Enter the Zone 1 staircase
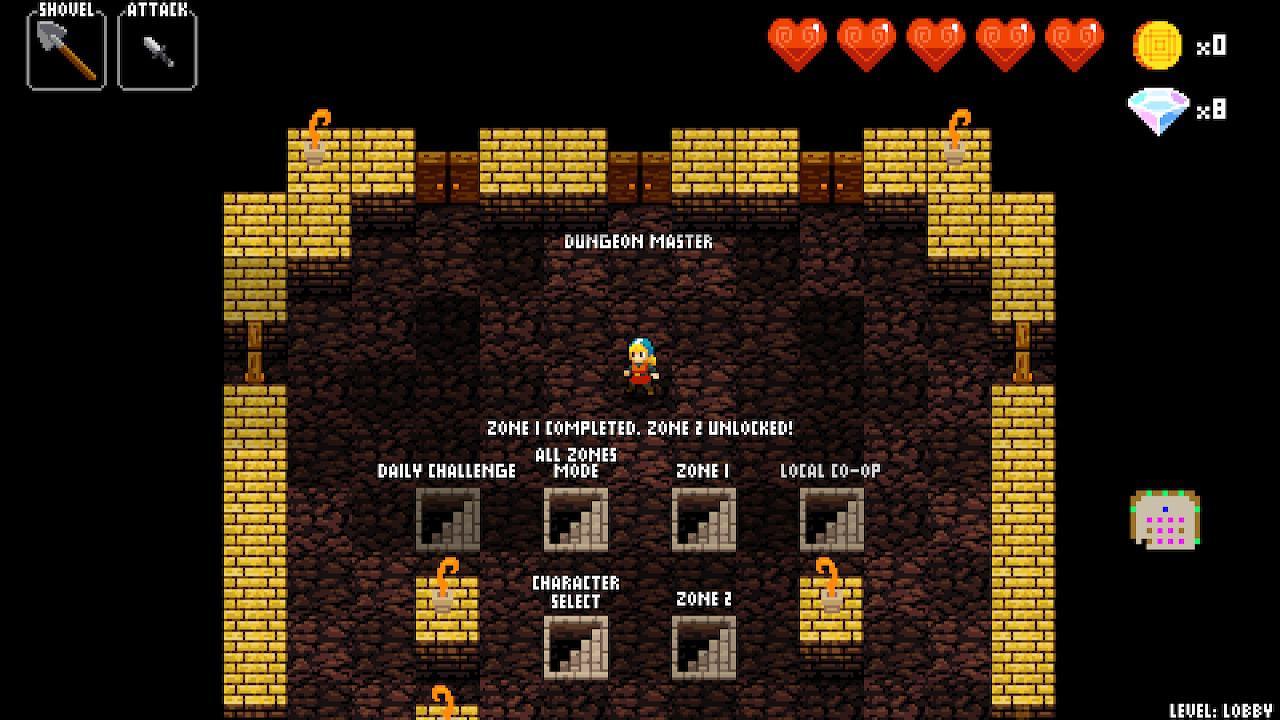1280x720 pixels. [703, 520]
